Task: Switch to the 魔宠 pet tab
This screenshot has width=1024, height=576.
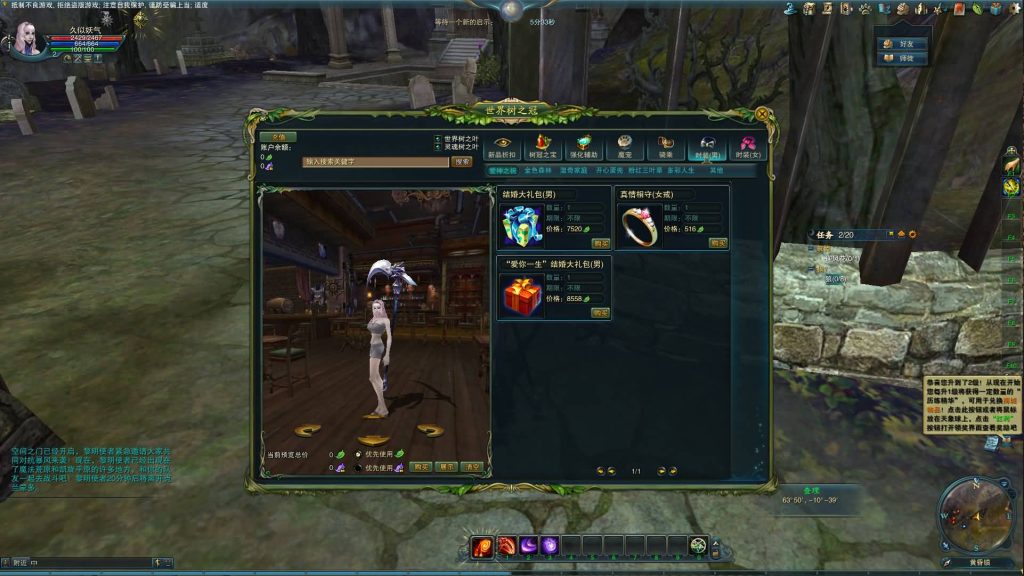Action: [x=625, y=147]
